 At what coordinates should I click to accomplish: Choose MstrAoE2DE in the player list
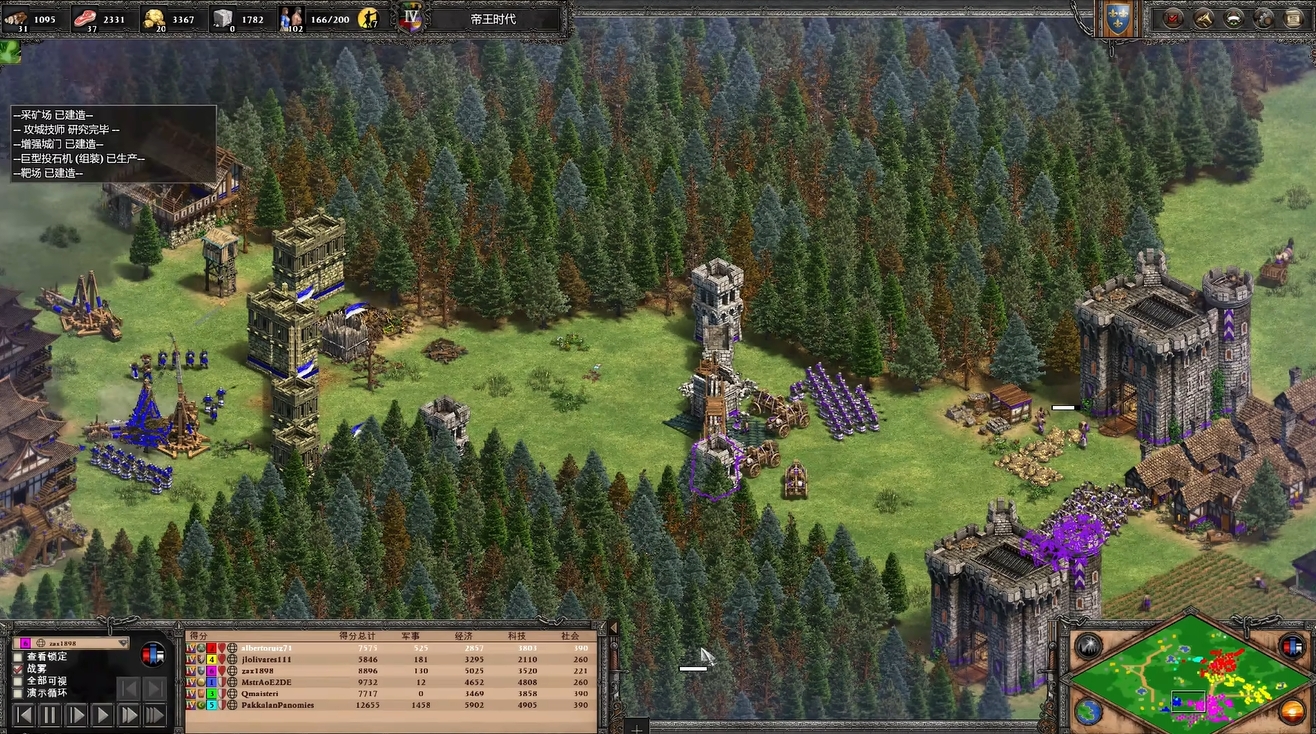[265, 683]
